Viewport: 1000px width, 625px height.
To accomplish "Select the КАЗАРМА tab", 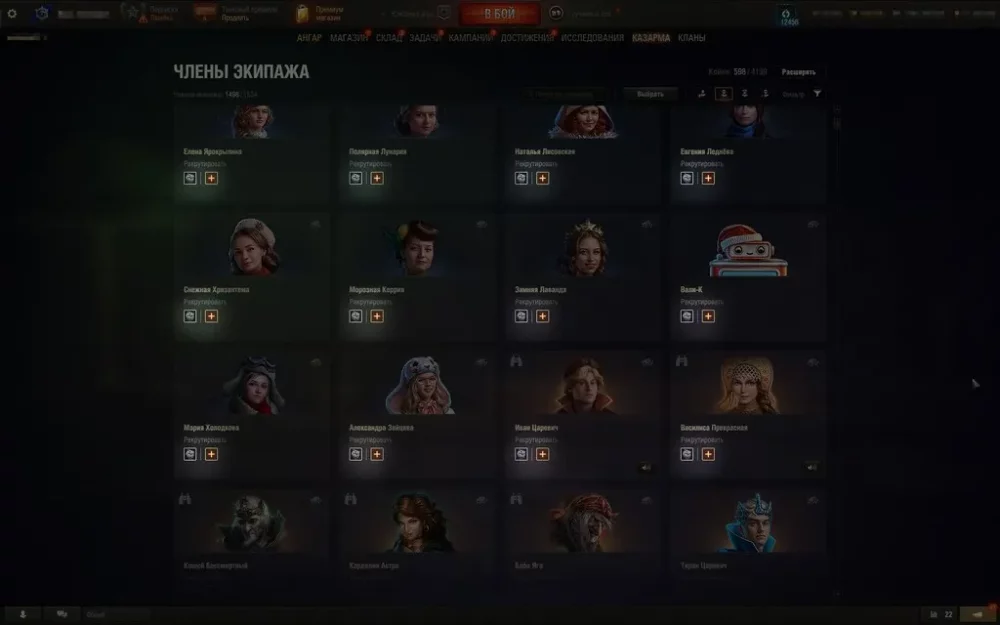I will pos(651,38).
